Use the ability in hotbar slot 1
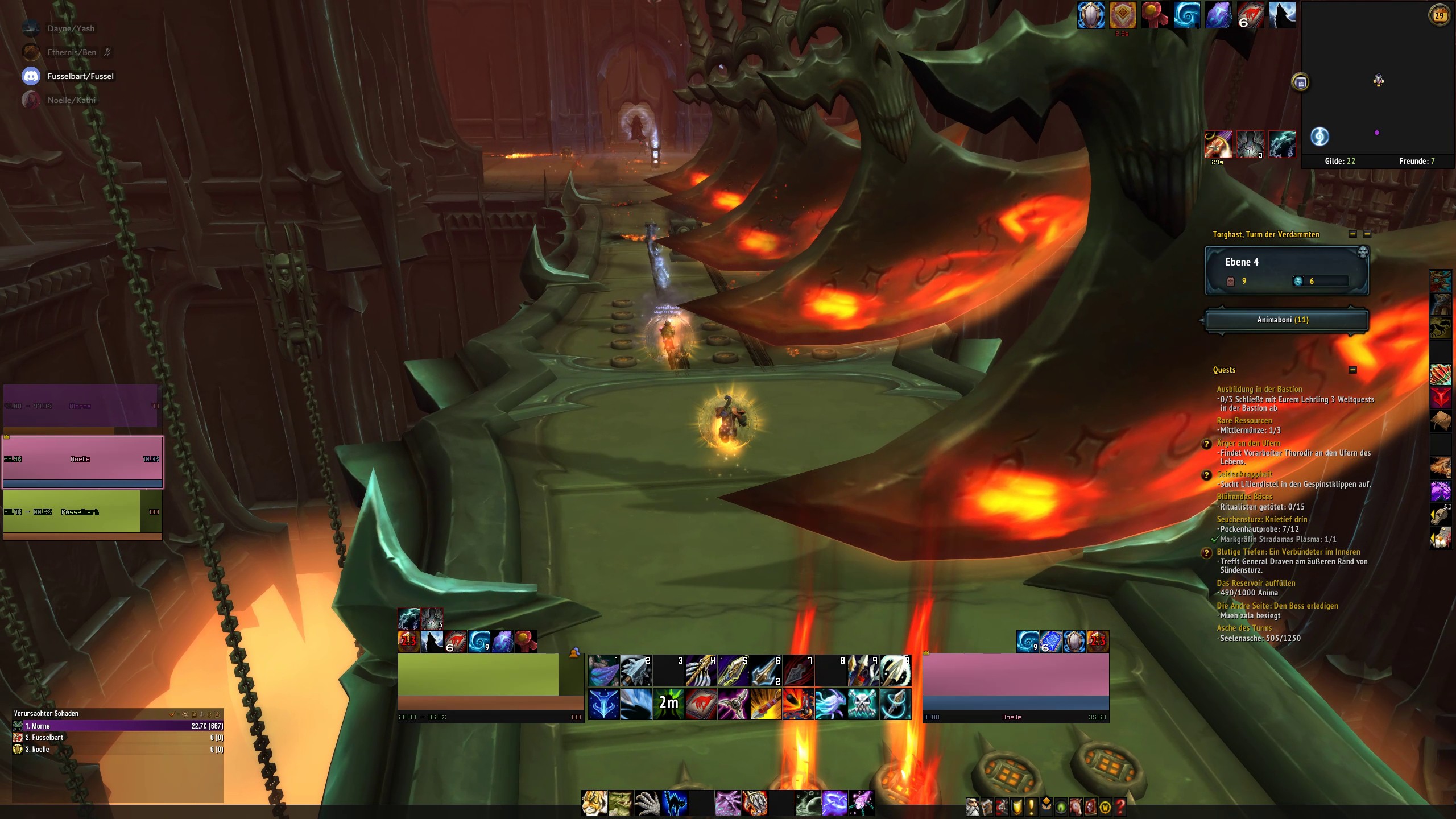Screen dimensions: 1456x819 pyautogui.click(x=603, y=671)
